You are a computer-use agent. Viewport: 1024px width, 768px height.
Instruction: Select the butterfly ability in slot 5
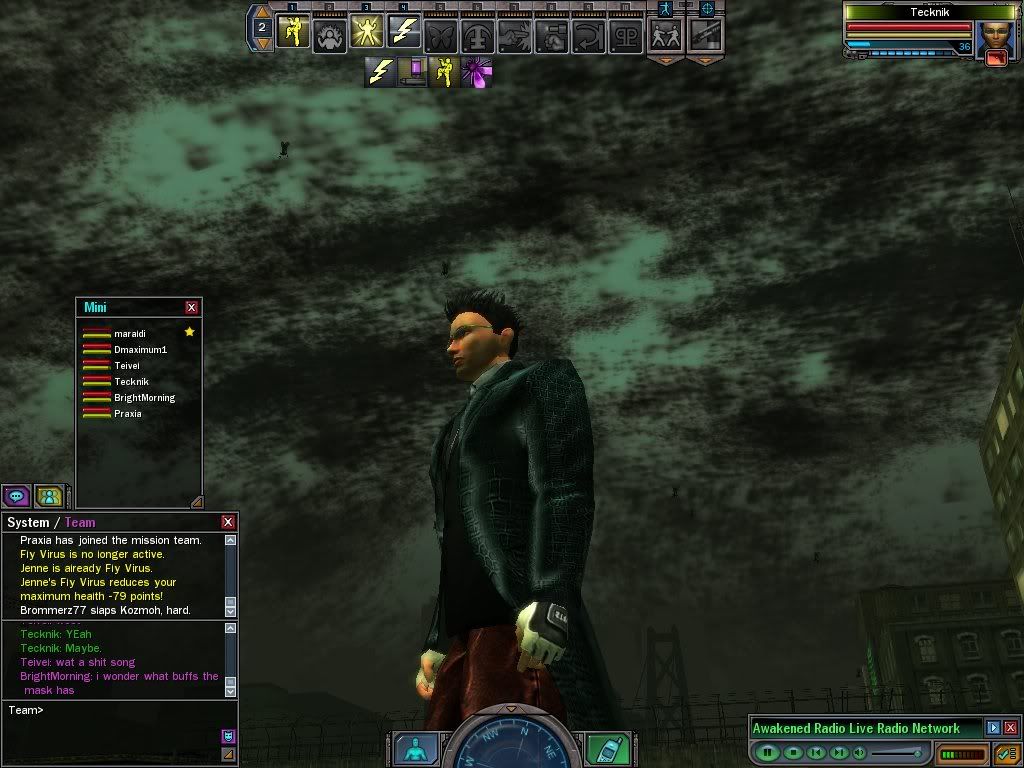click(x=440, y=35)
